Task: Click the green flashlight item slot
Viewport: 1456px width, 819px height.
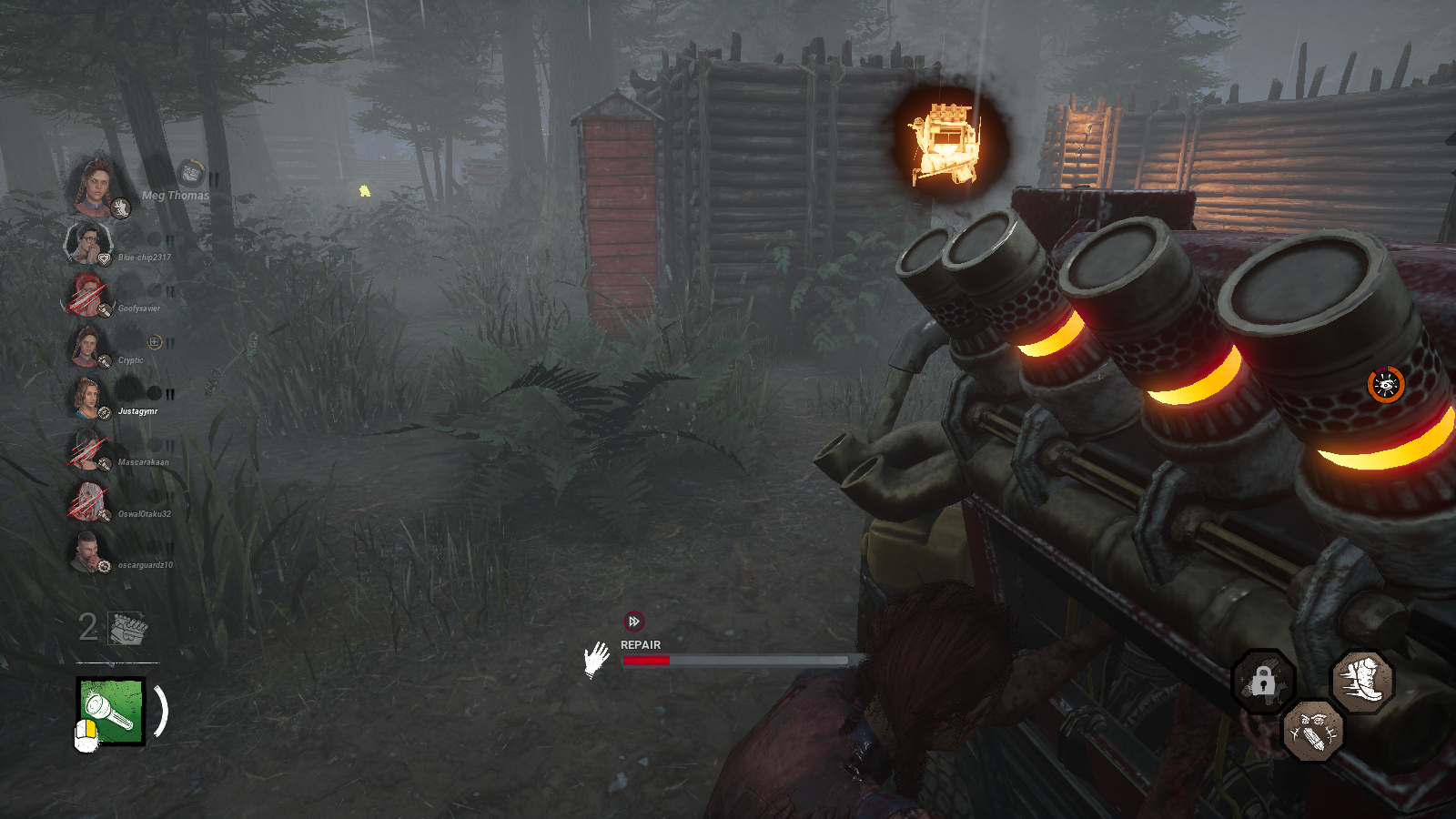Action: pos(111,712)
